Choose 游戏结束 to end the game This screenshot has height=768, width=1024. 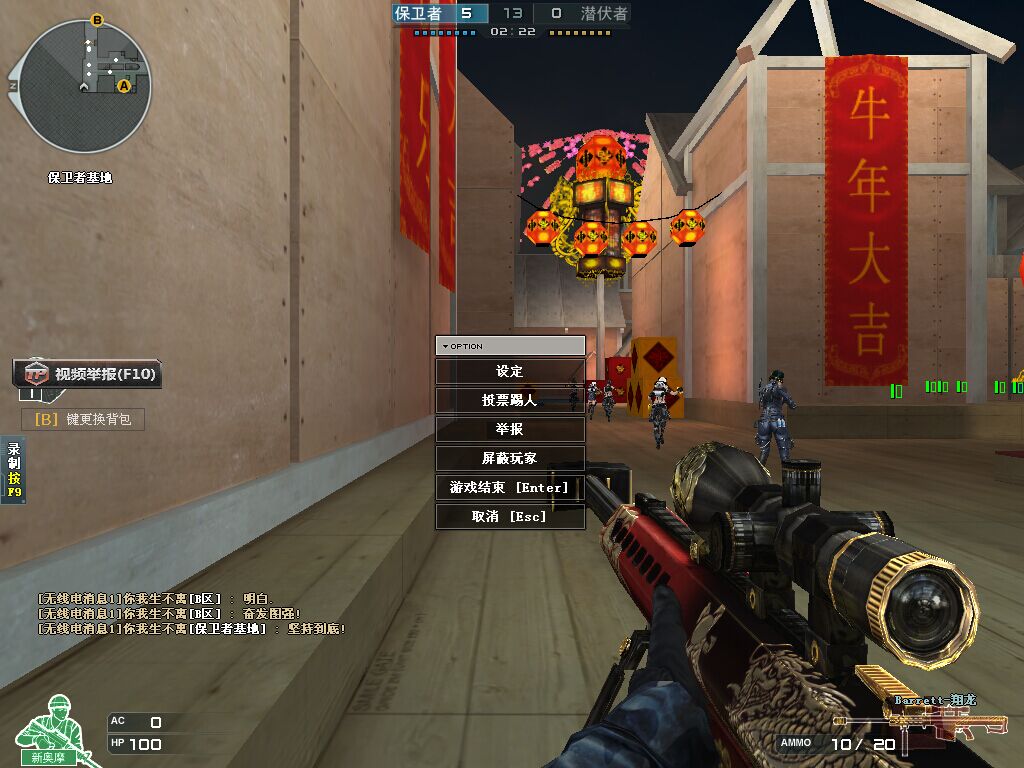coord(510,487)
